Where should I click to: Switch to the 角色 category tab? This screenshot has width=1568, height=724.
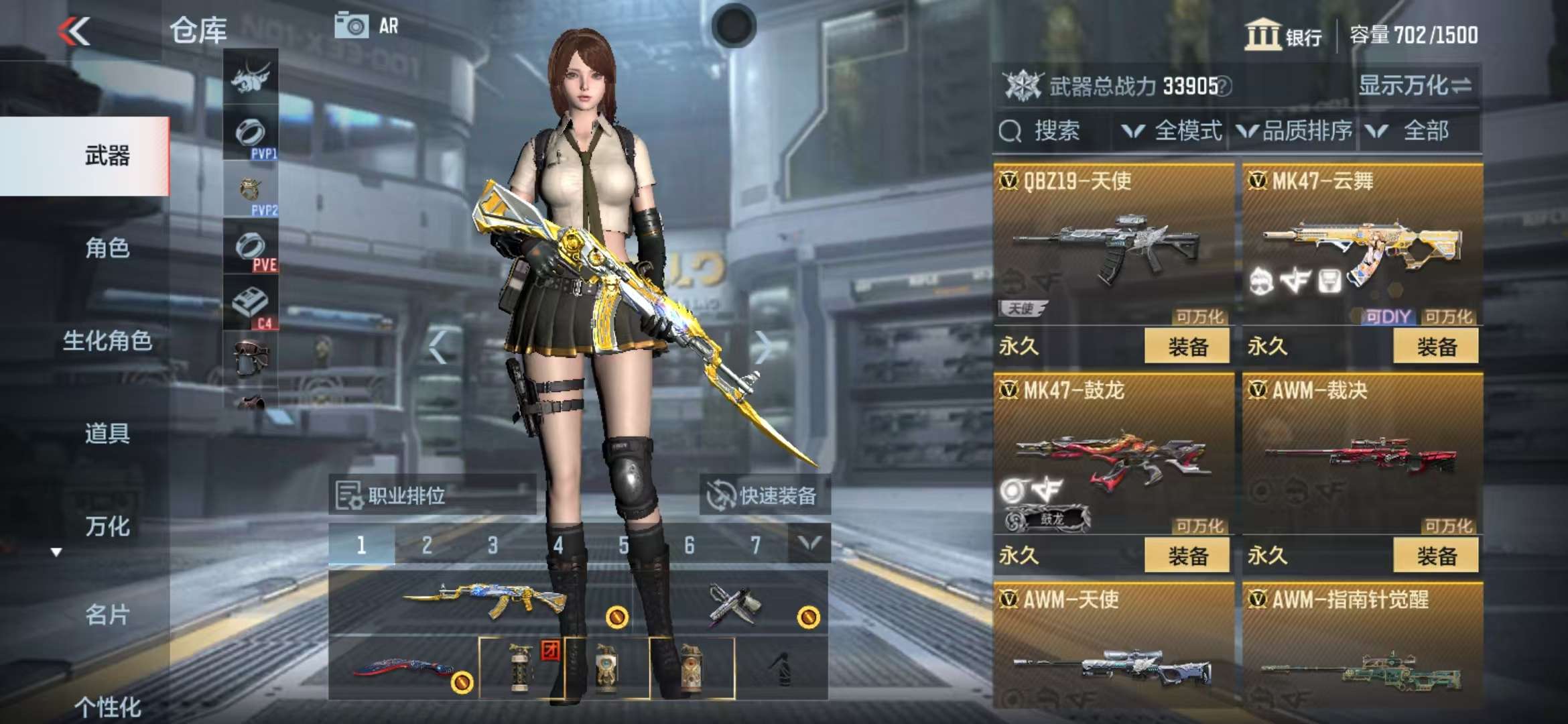[107, 249]
